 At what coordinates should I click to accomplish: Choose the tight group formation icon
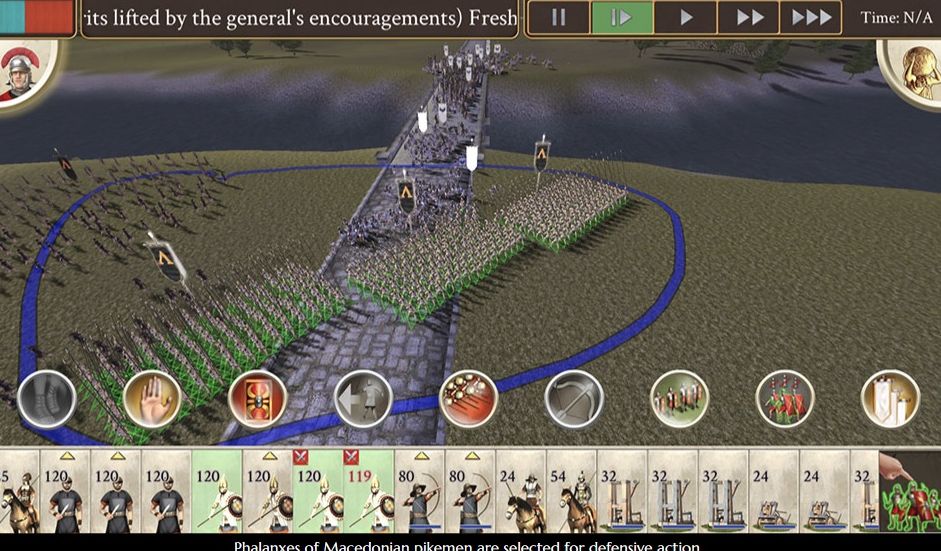click(679, 398)
